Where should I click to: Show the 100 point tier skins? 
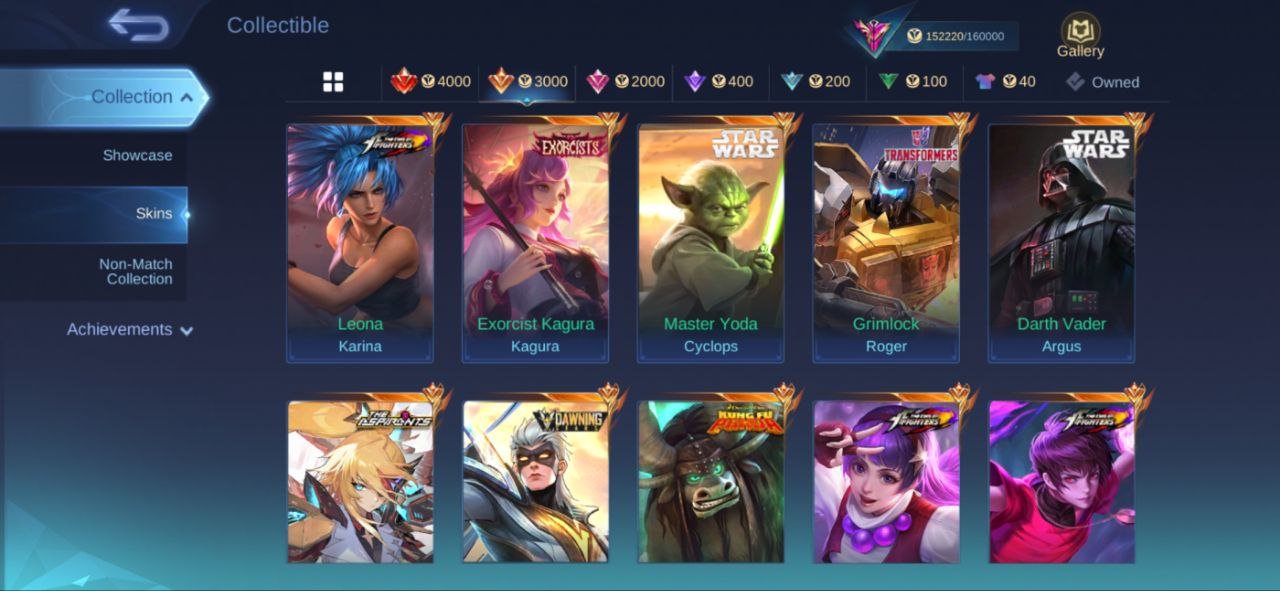click(x=913, y=82)
